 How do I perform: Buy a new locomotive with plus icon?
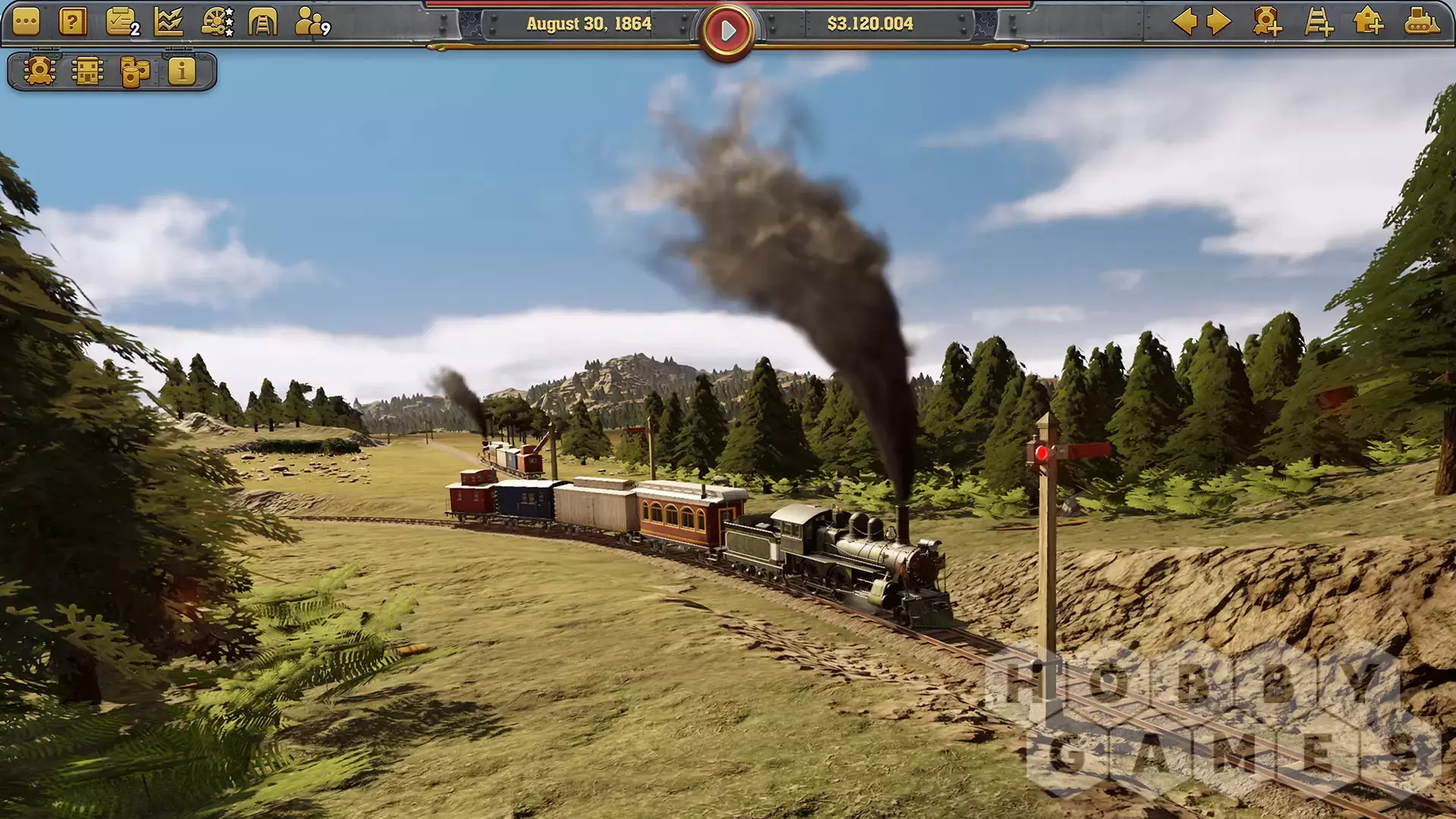click(1267, 22)
